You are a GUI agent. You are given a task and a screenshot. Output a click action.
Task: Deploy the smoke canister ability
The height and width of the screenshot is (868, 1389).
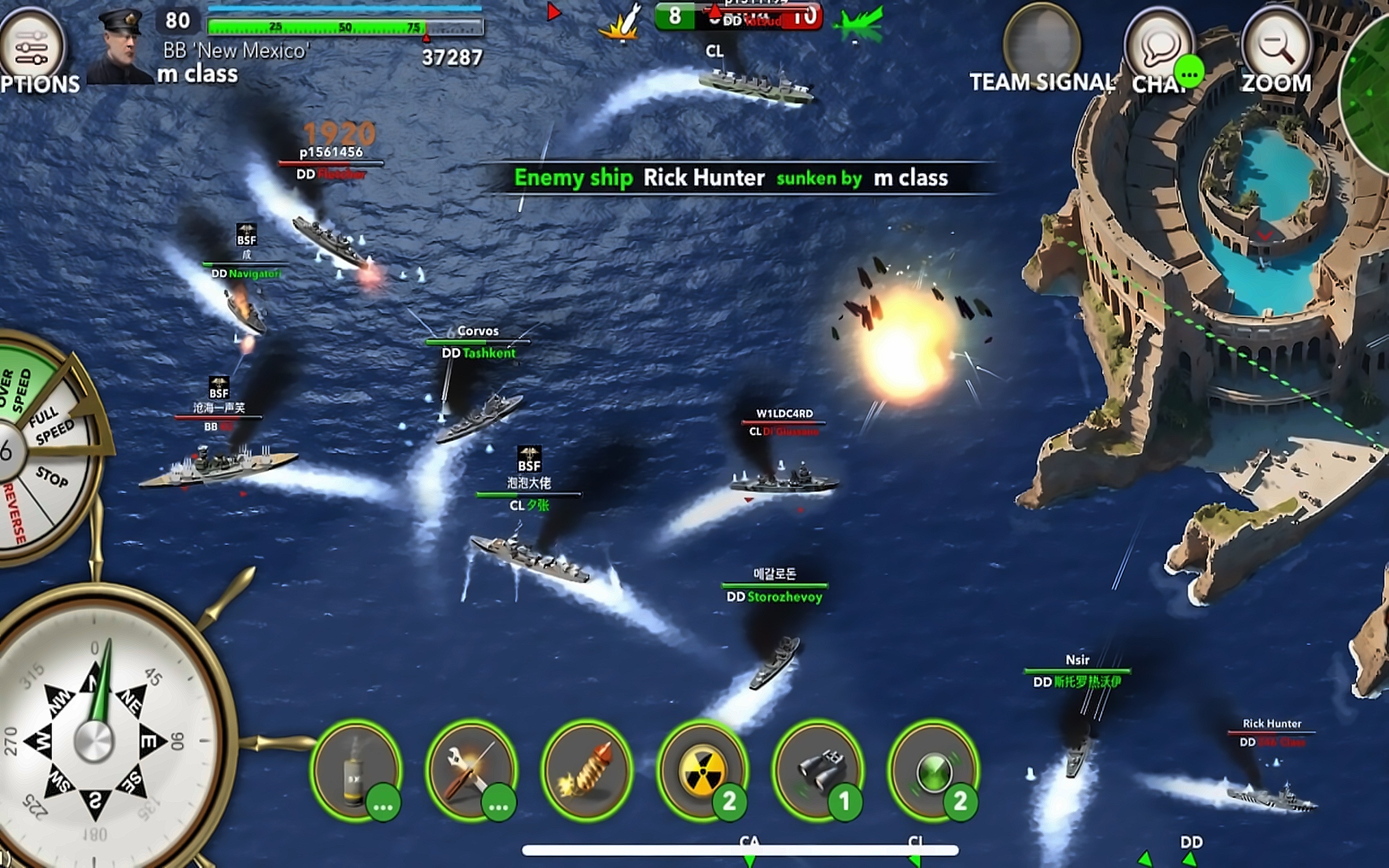(x=355, y=770)
